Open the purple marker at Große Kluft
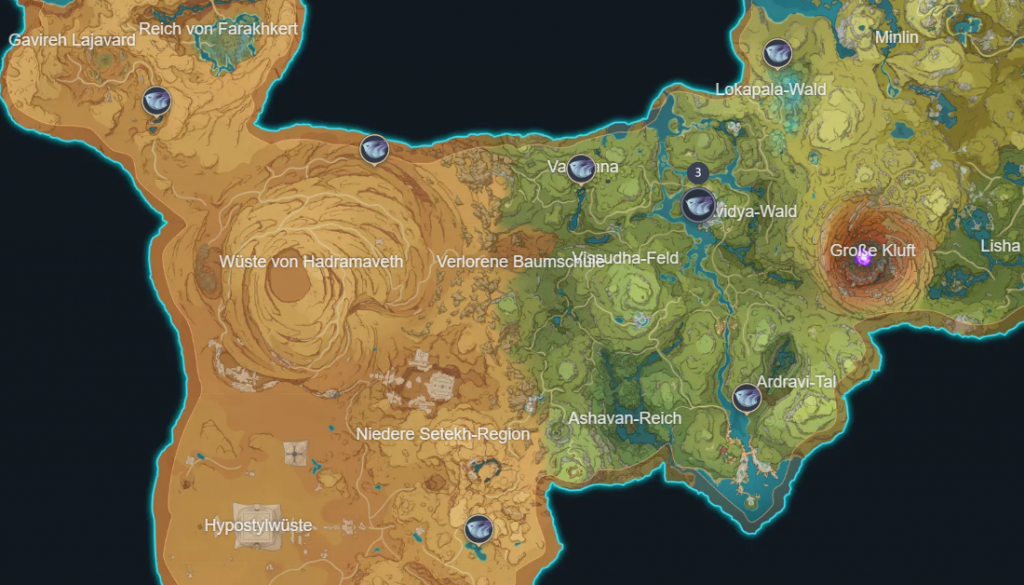Screen dimensions: 1024x585 click(864, 257)
